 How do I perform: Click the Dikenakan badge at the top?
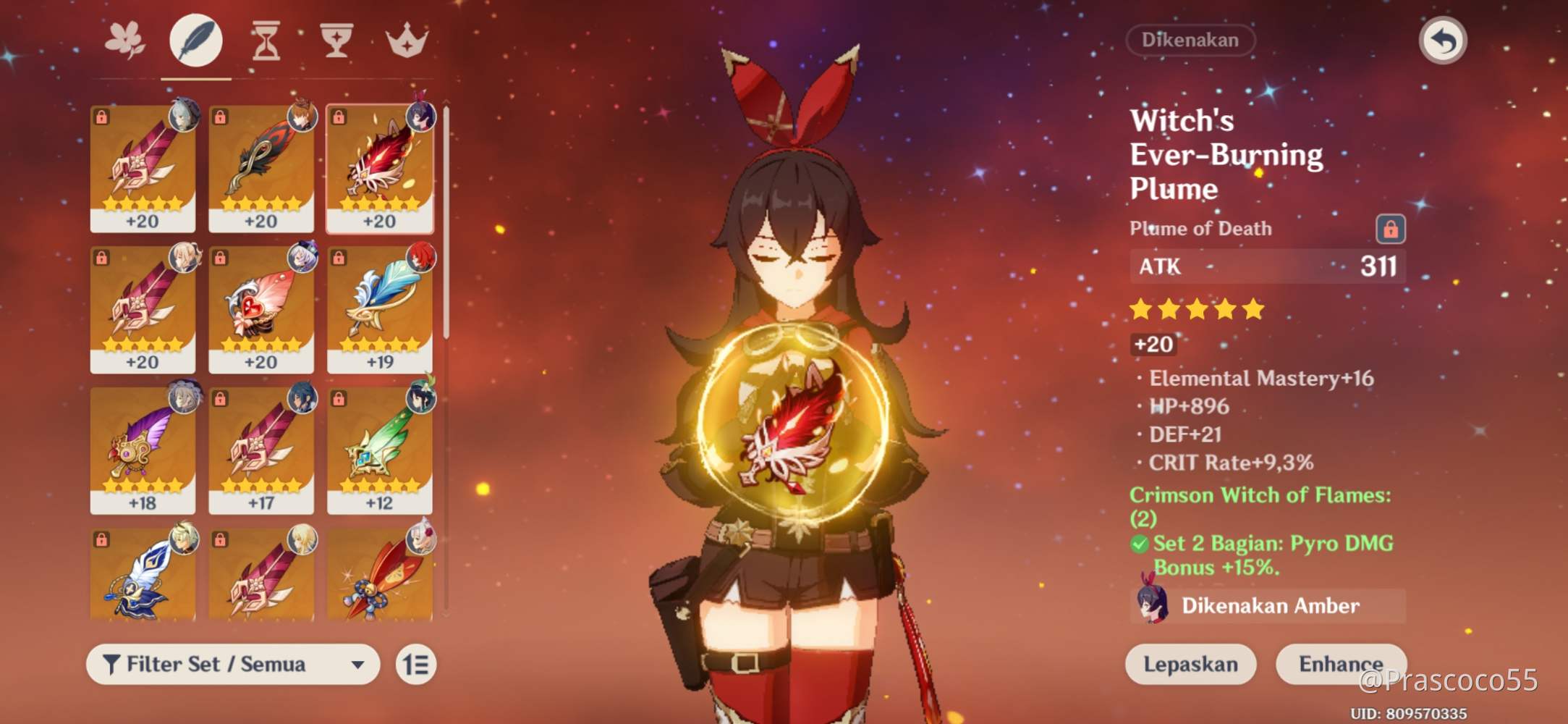(x=1190, y=41)
